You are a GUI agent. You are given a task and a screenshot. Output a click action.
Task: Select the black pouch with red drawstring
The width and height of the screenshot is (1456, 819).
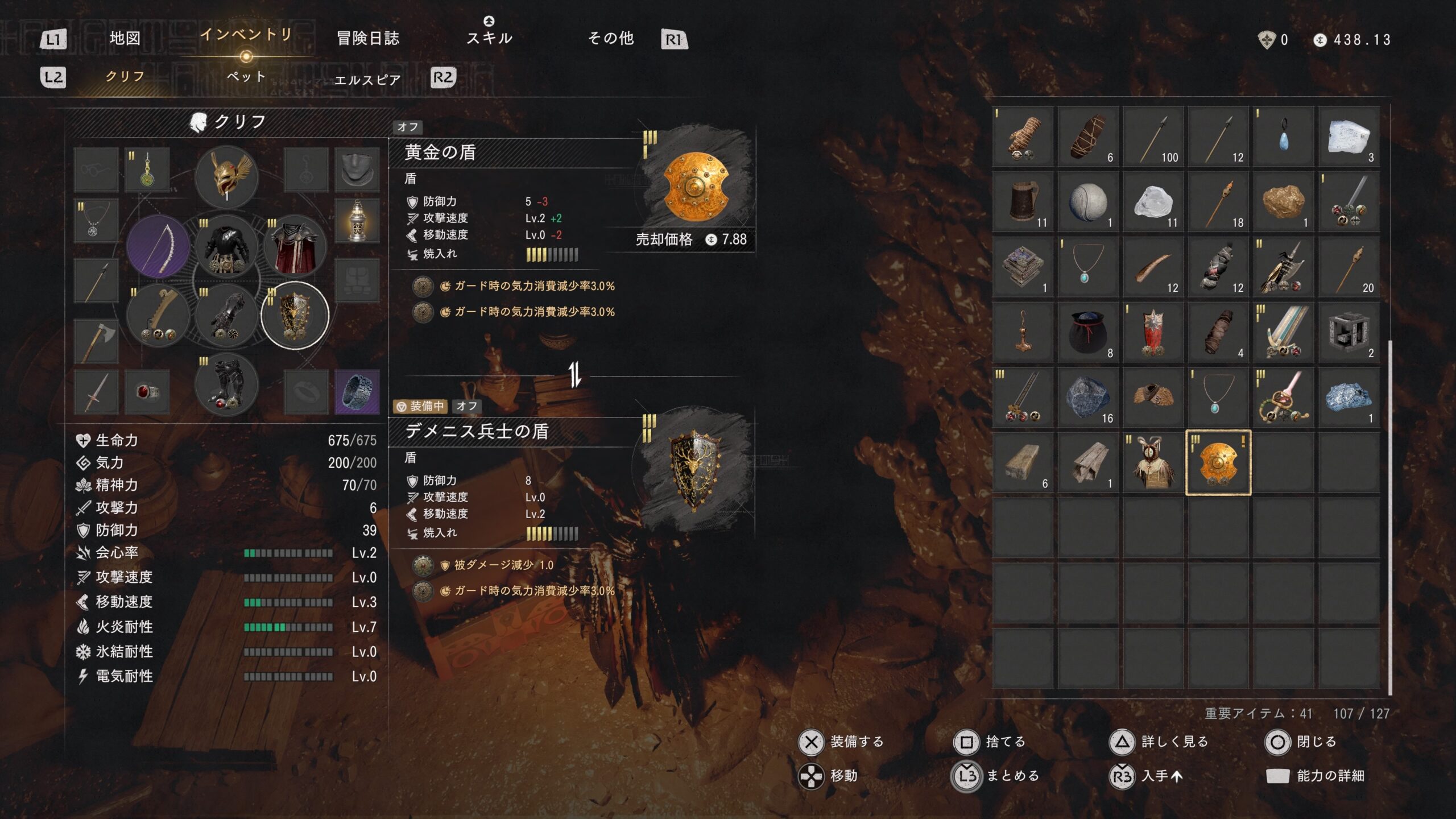1087,333
